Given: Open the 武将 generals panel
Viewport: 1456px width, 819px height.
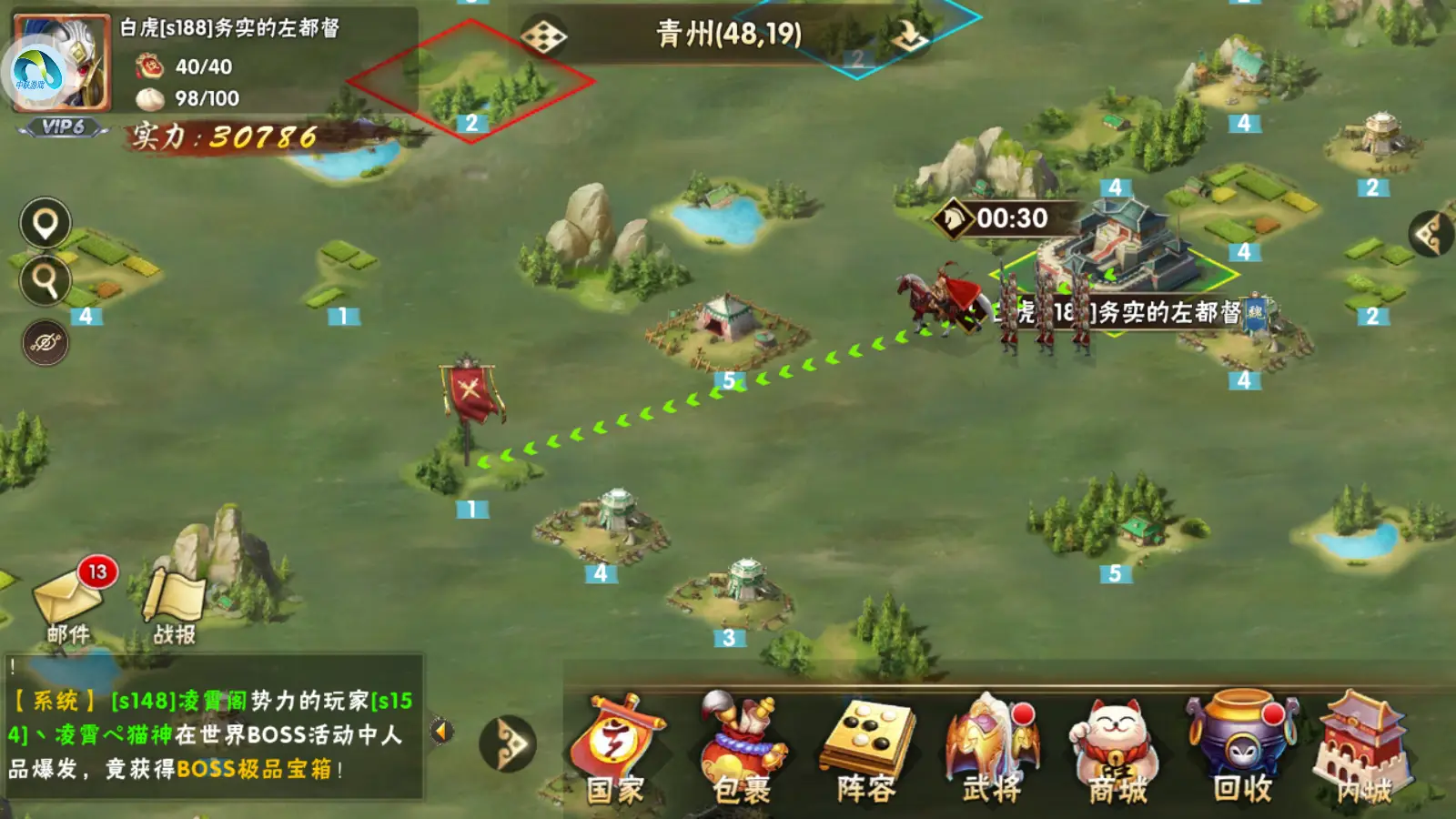Looking at the screenshot, I should [992, 746].
